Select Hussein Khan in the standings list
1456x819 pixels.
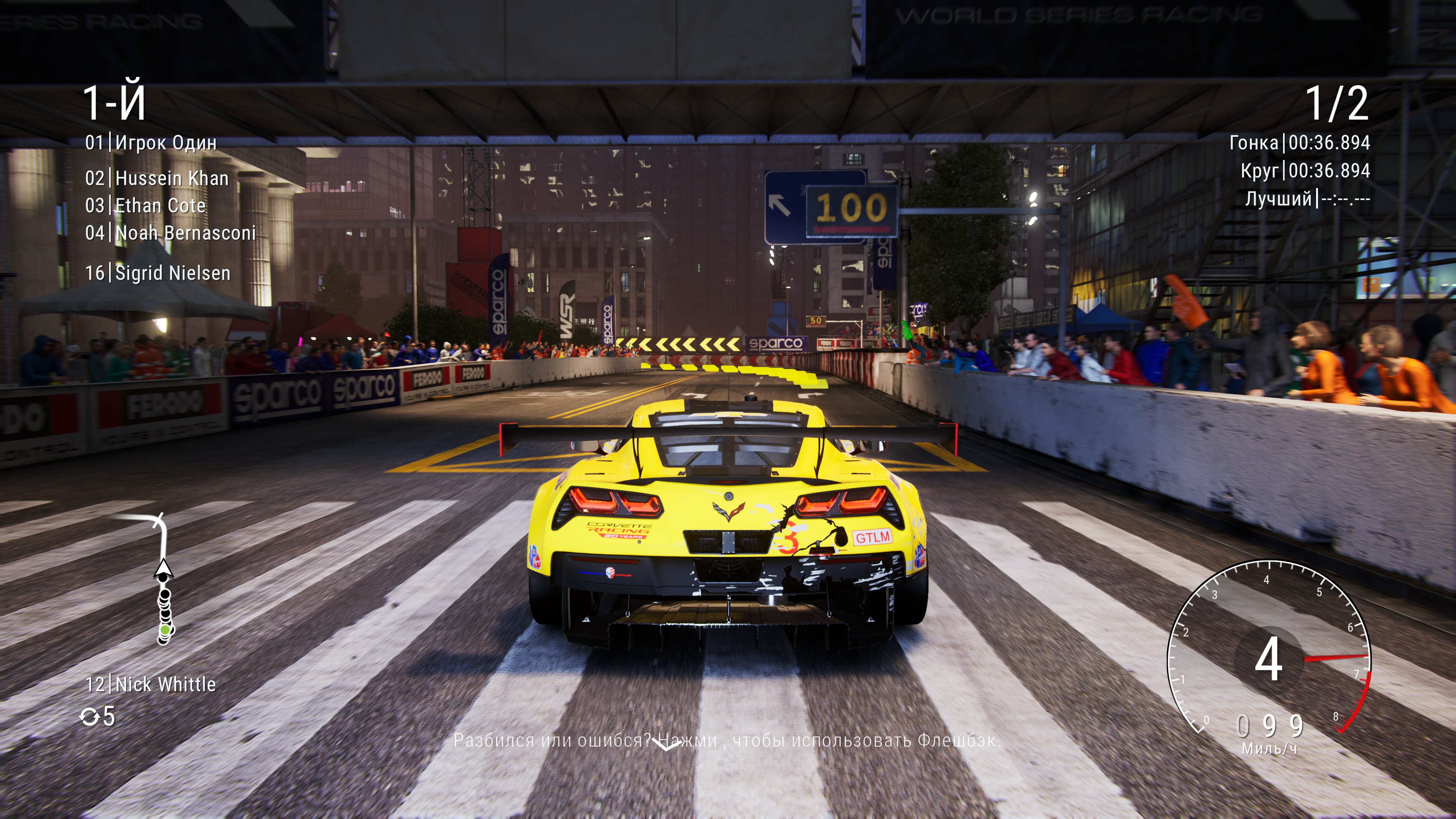click(x=157, y=179)
